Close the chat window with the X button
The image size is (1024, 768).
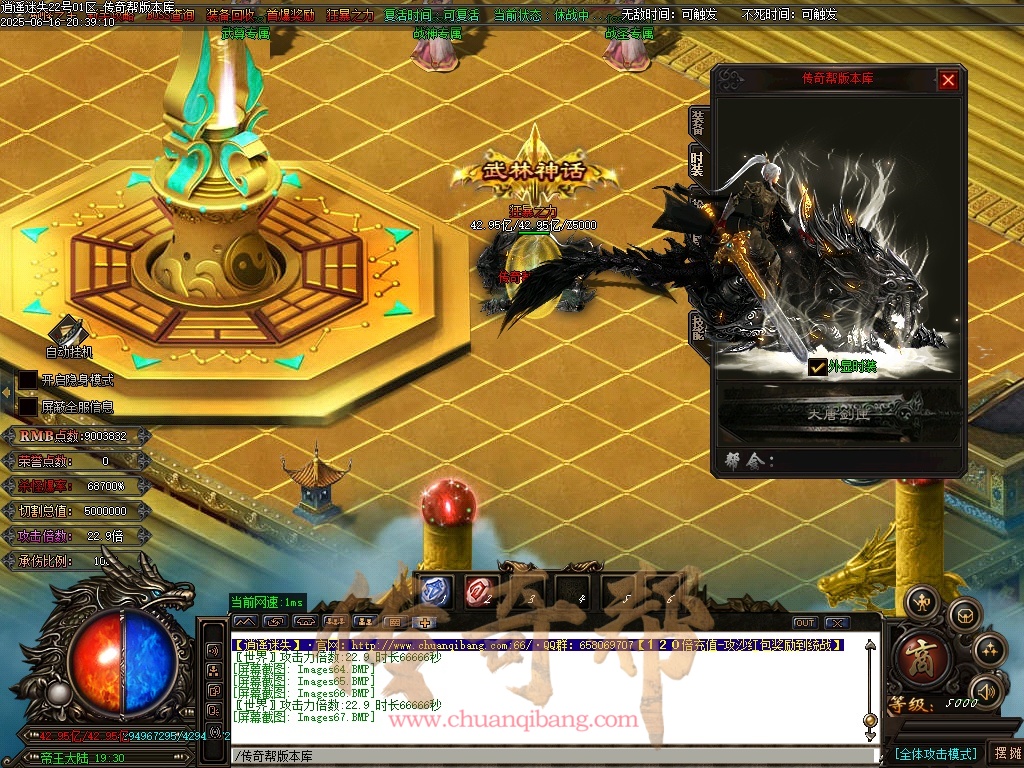[x=837, y=623]
